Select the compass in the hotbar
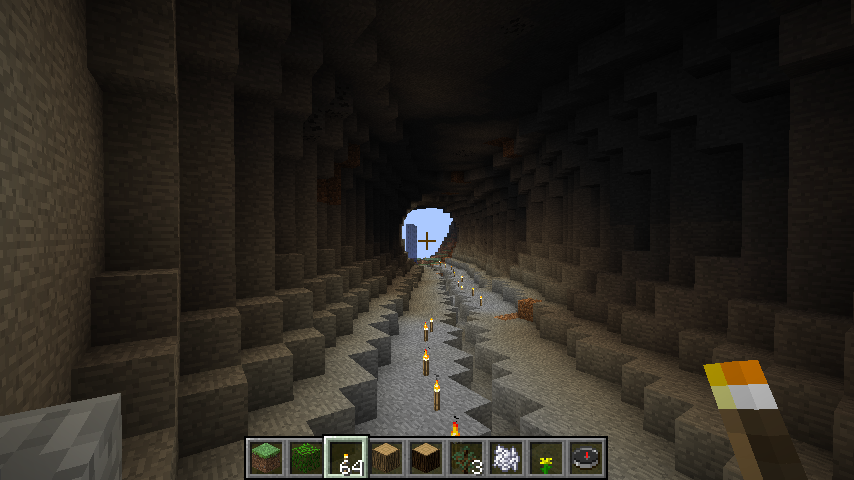This screenshot has height=480, width=854. 587,457
